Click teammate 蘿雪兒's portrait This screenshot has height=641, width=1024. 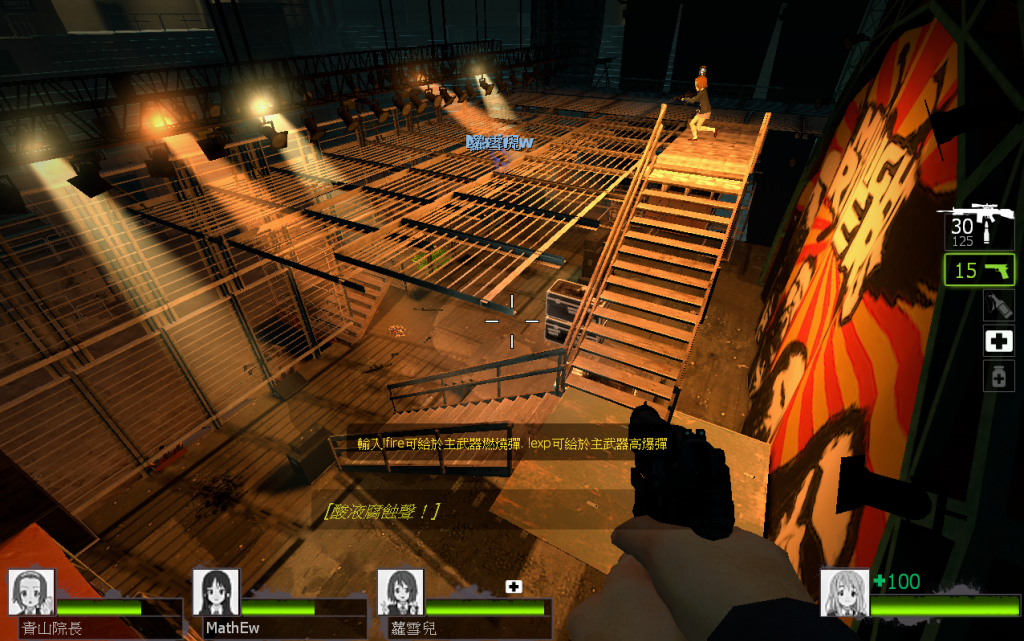click(x=400, y=592)
